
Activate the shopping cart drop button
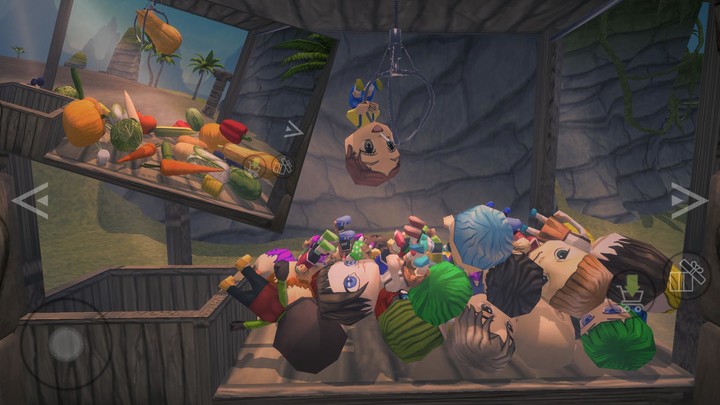point(633,290)
